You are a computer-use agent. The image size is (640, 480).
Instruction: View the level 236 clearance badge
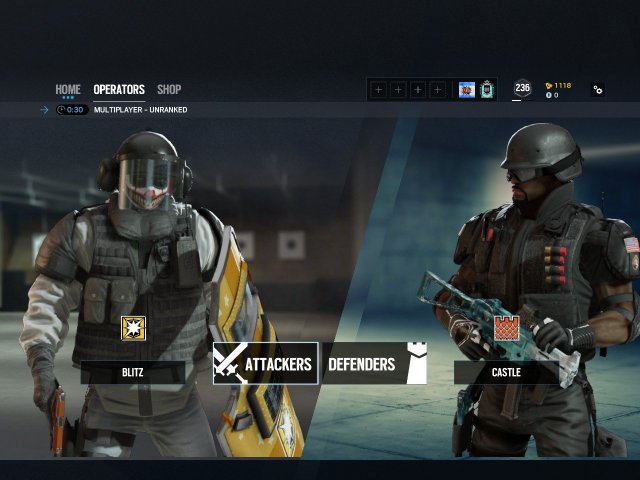point(522,89)
